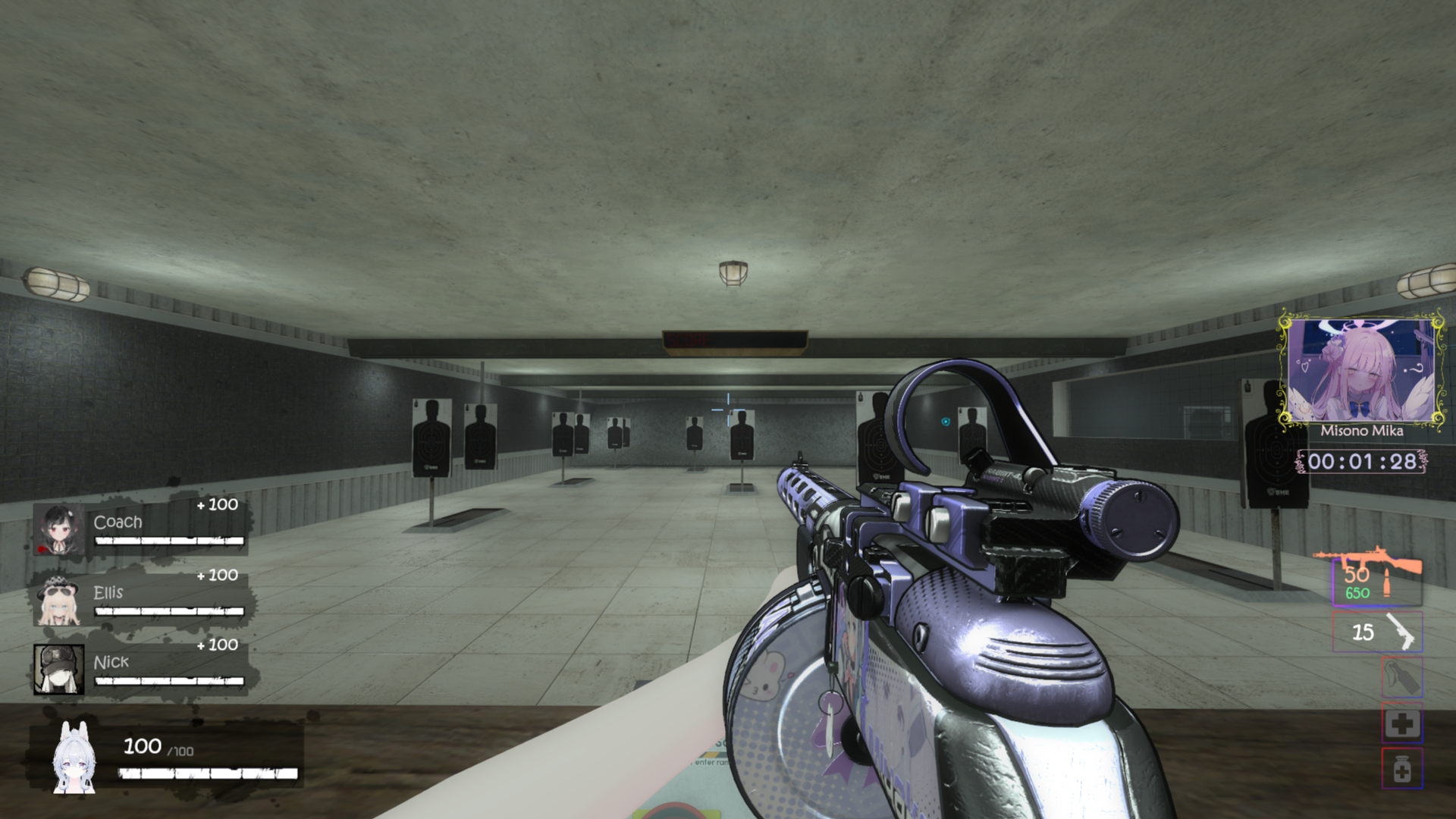Select Coach's teammate portrait
The image size is (1456, 819).
[x=58, y=529]
